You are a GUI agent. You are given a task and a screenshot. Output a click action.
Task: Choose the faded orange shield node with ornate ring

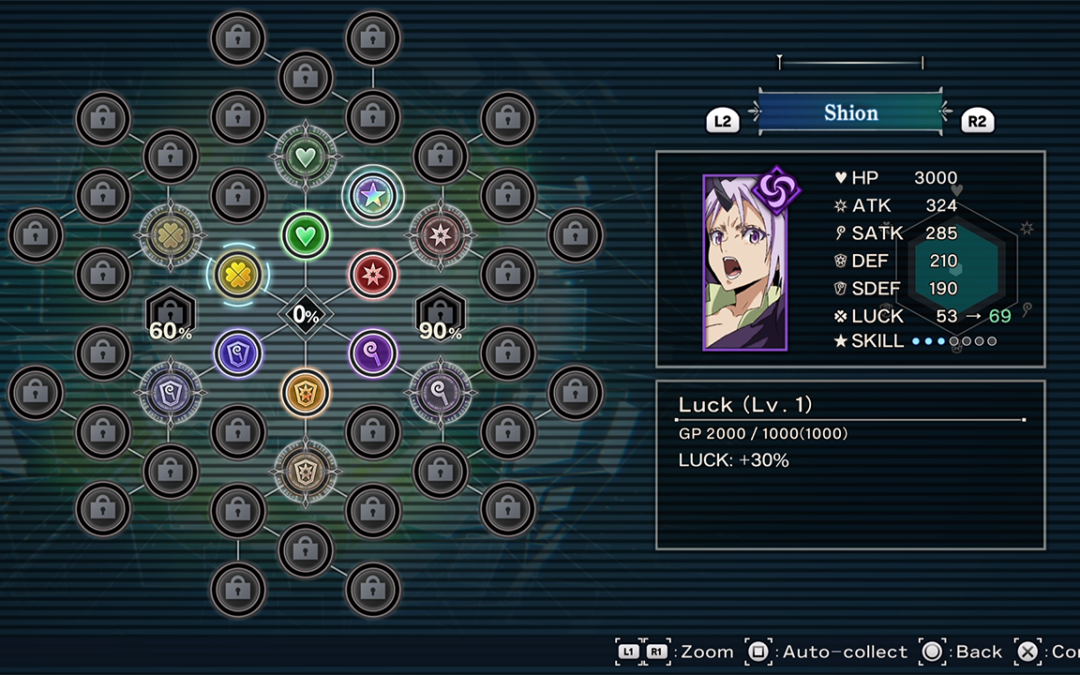pyautogui.click(x=305, y=470)
